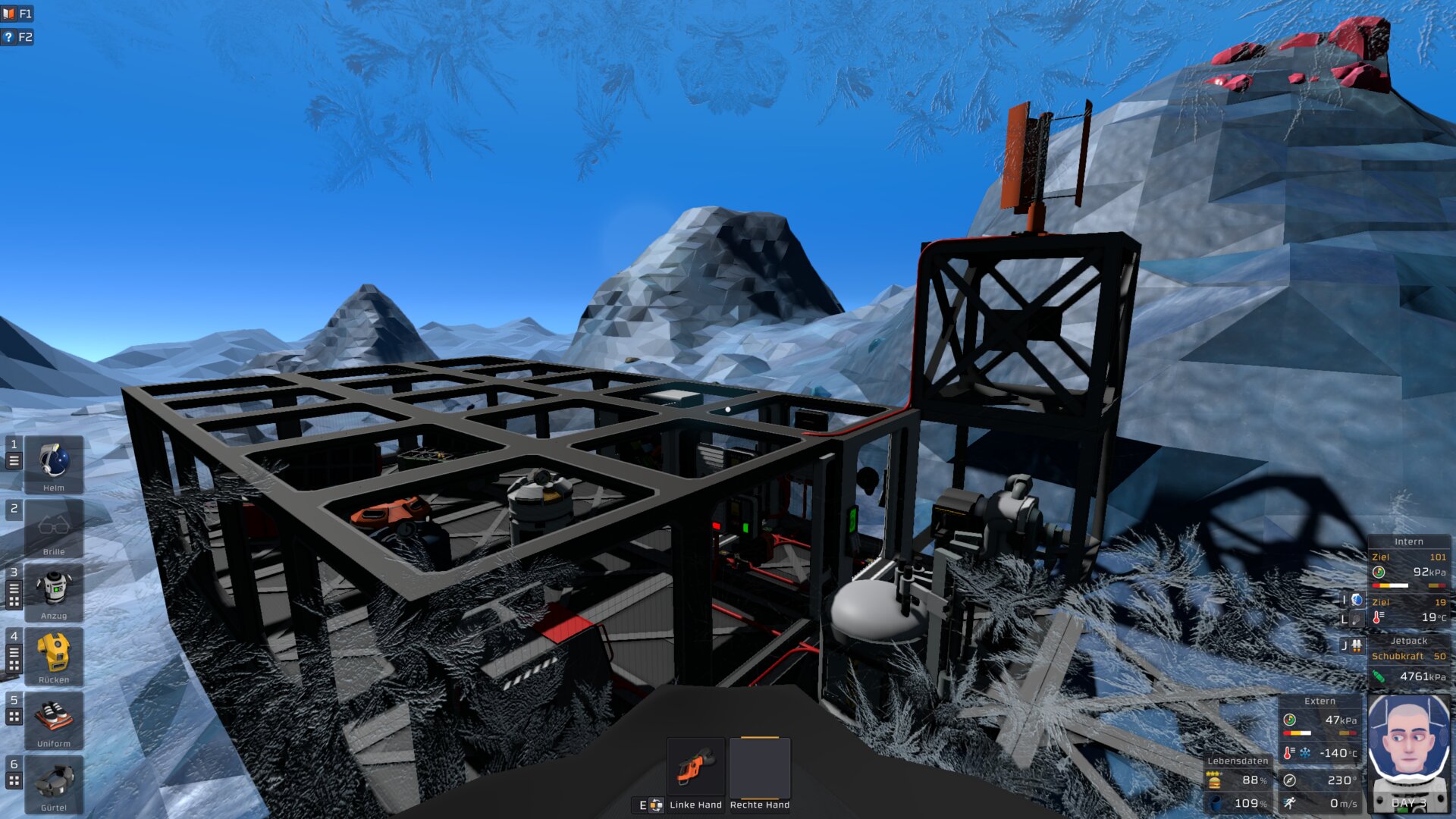Expand the Helm slot hamburger menu
This screenshot has width=1456, height=819.
[x=14, y=460]
